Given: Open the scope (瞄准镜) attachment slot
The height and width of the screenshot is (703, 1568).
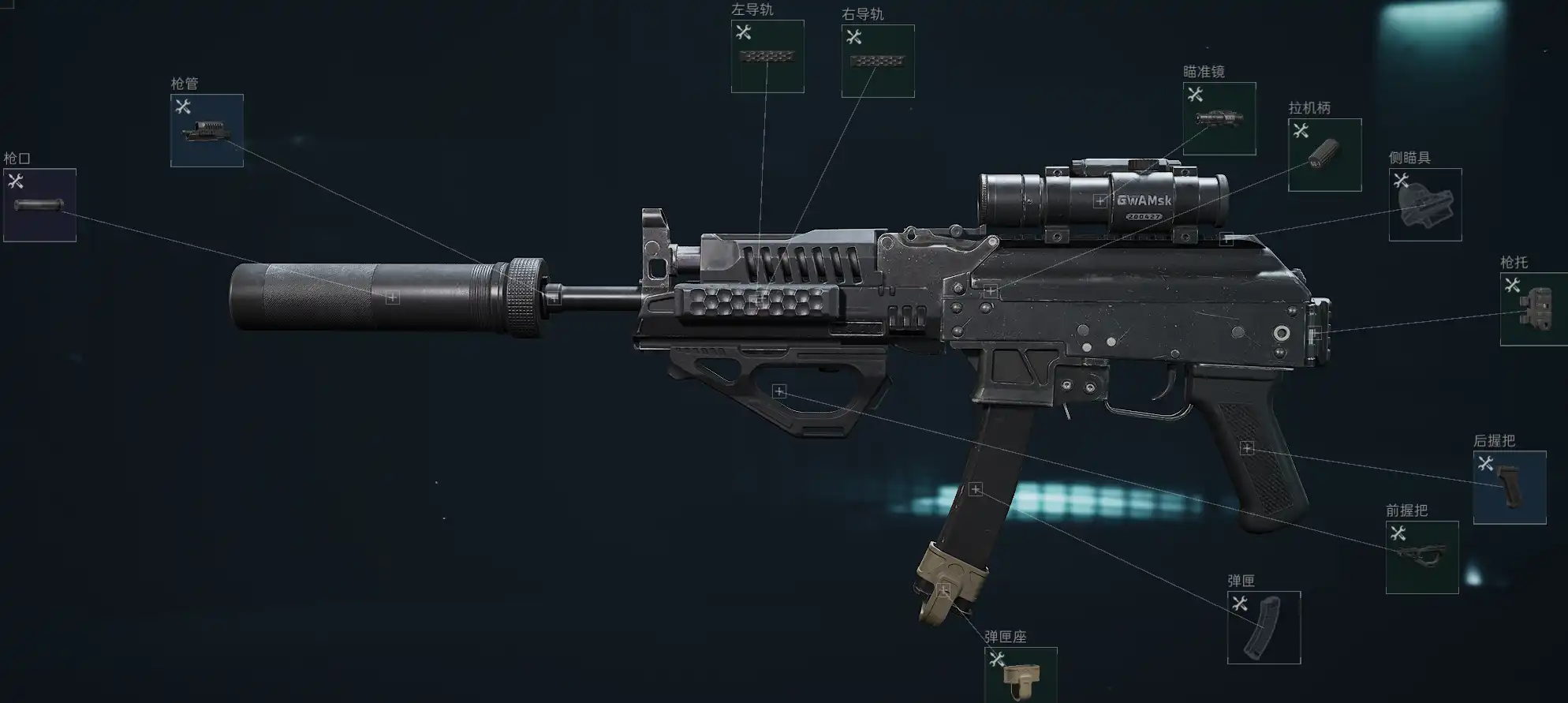Looking at the screenshot, I should [1219, 119].
